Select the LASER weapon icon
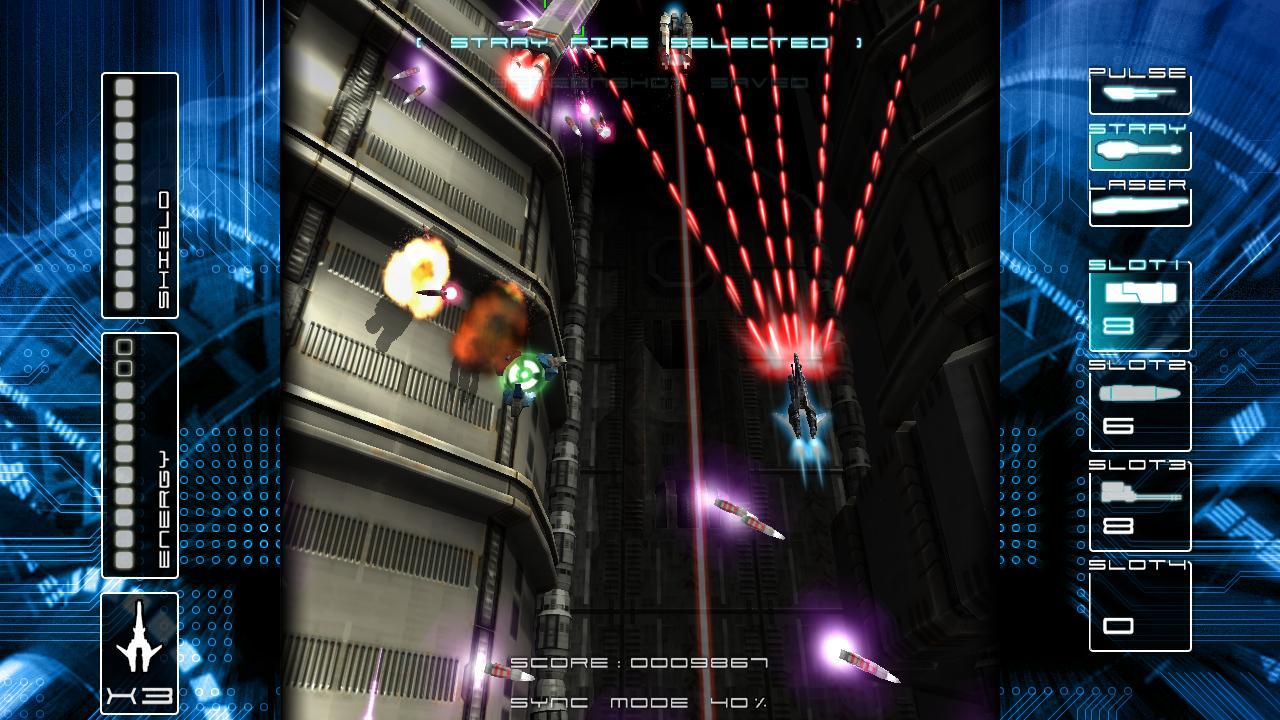1280x720 pixels. (1139, 204)
